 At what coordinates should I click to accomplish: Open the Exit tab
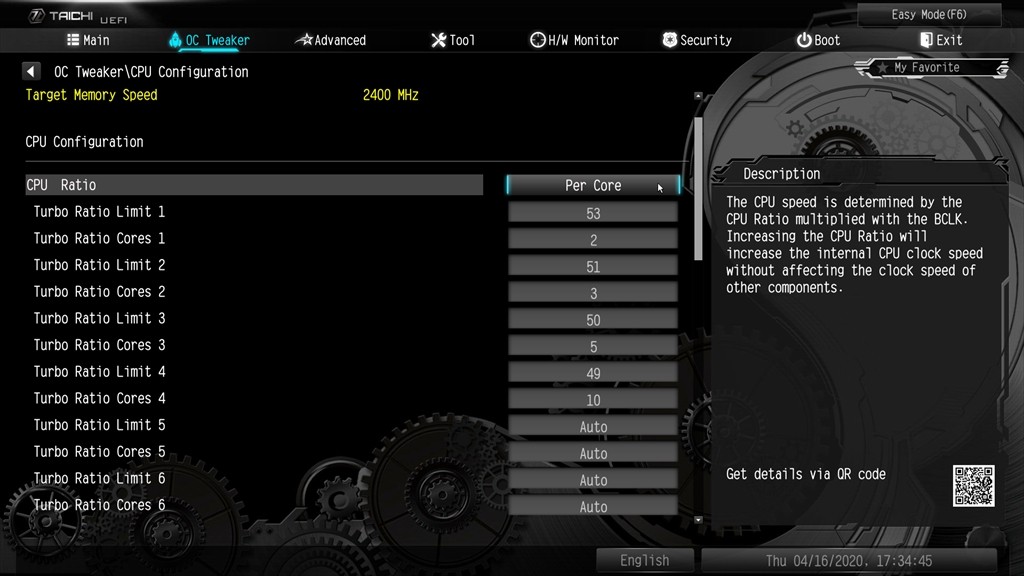tap(941, 40)
